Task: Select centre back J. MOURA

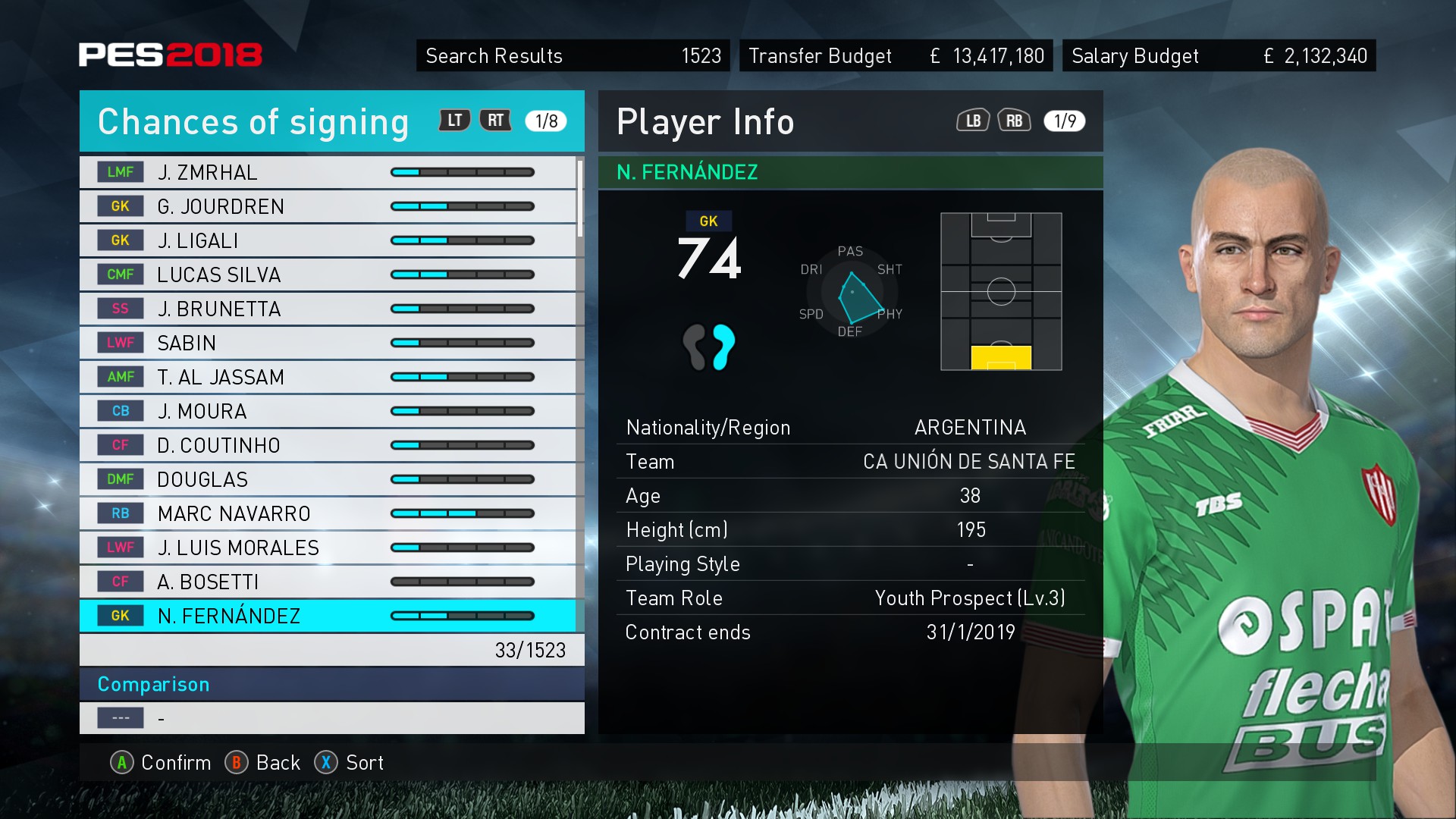Action: click(x=328, y=411)
